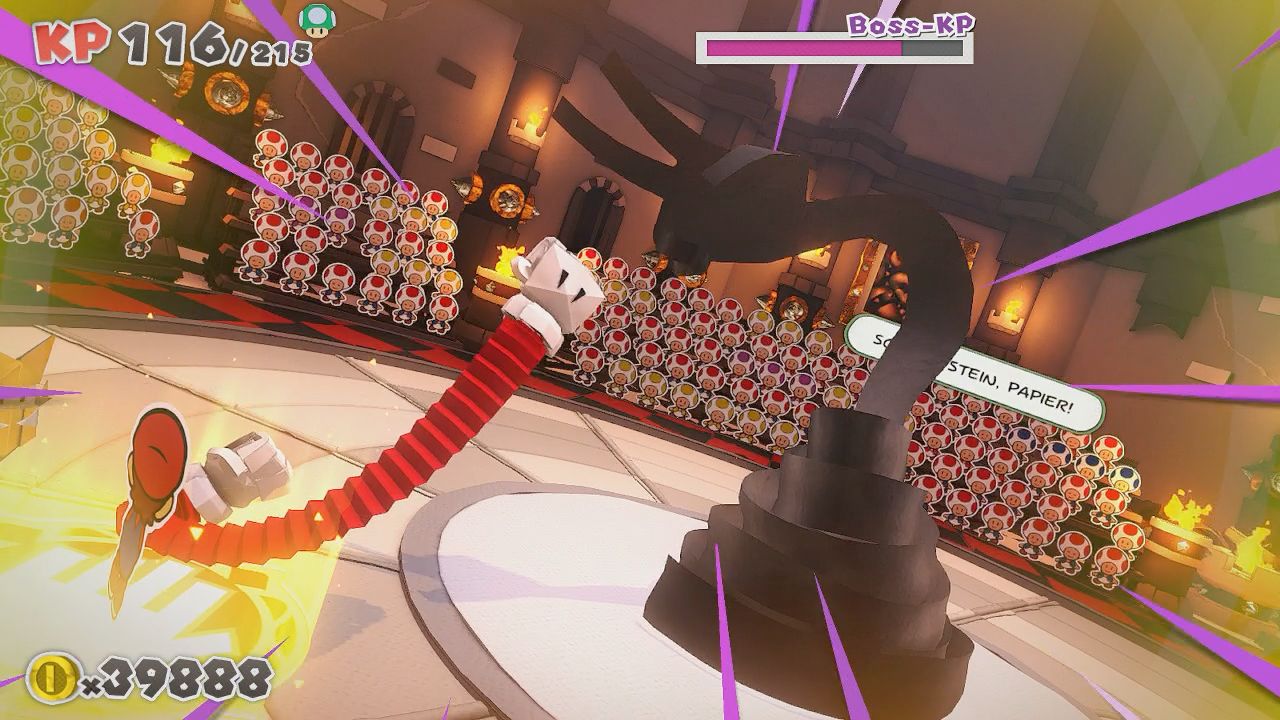Click the gold coin icon
The width and height of the screenshot is (1280, 720).
(52, 679)
